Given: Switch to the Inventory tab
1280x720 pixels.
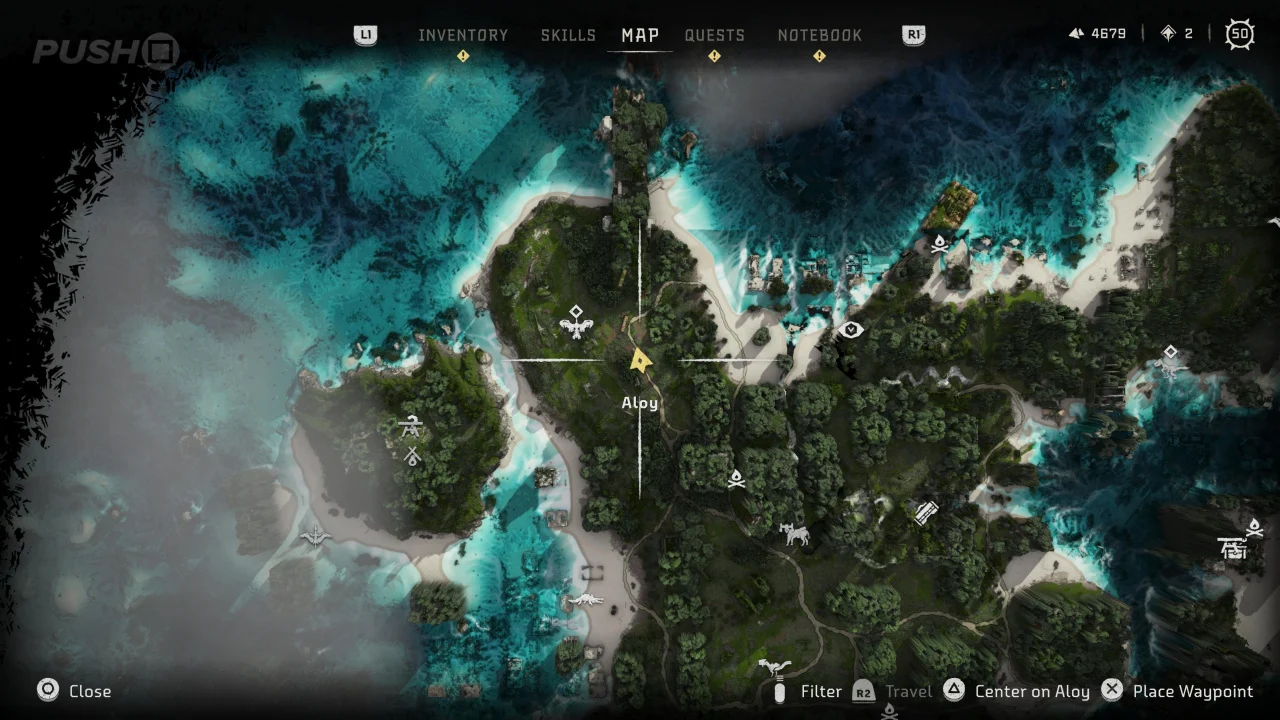Looking at the screenshot, I should pos(463,35).
